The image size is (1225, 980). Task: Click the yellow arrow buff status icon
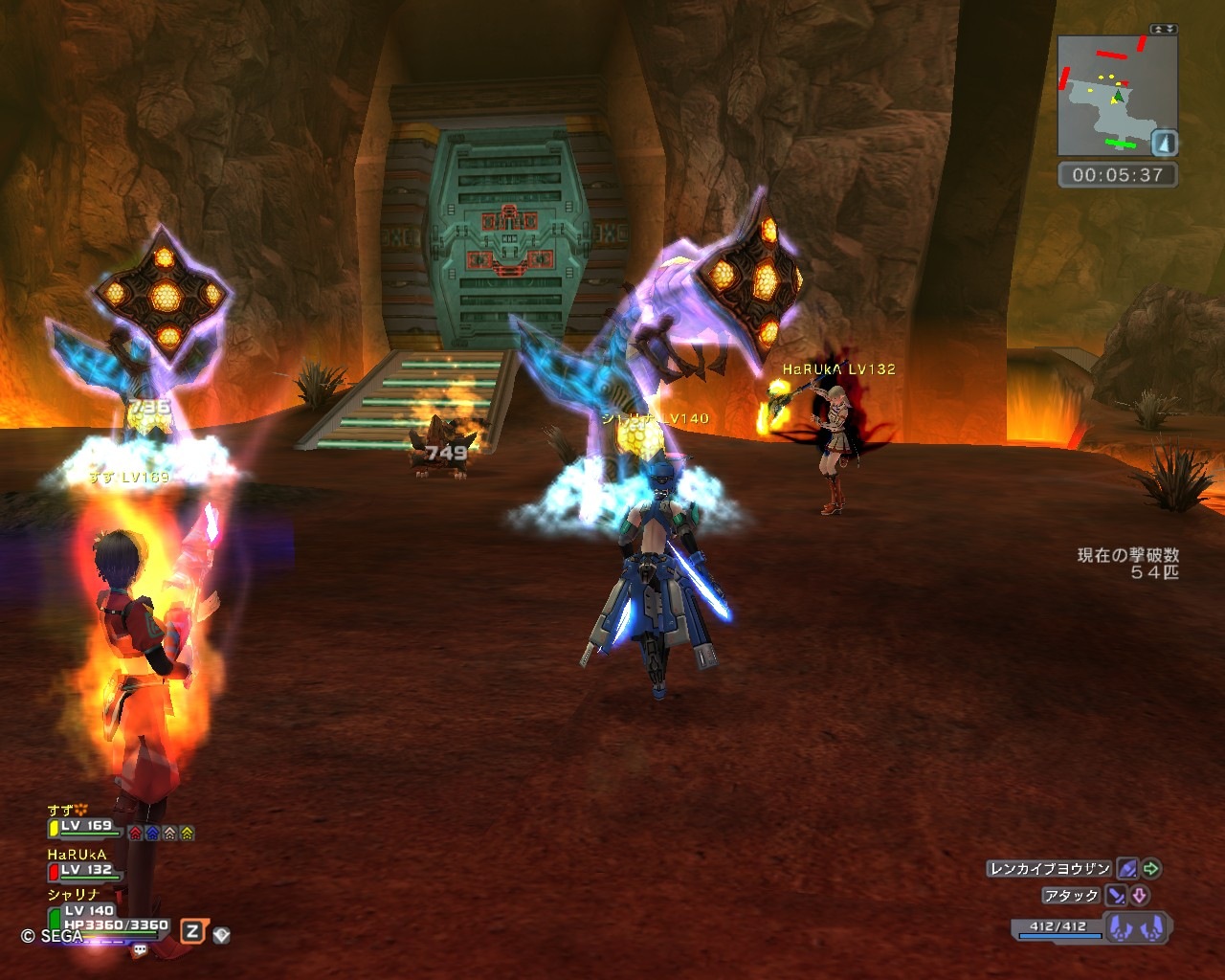[x=187, y=833]
